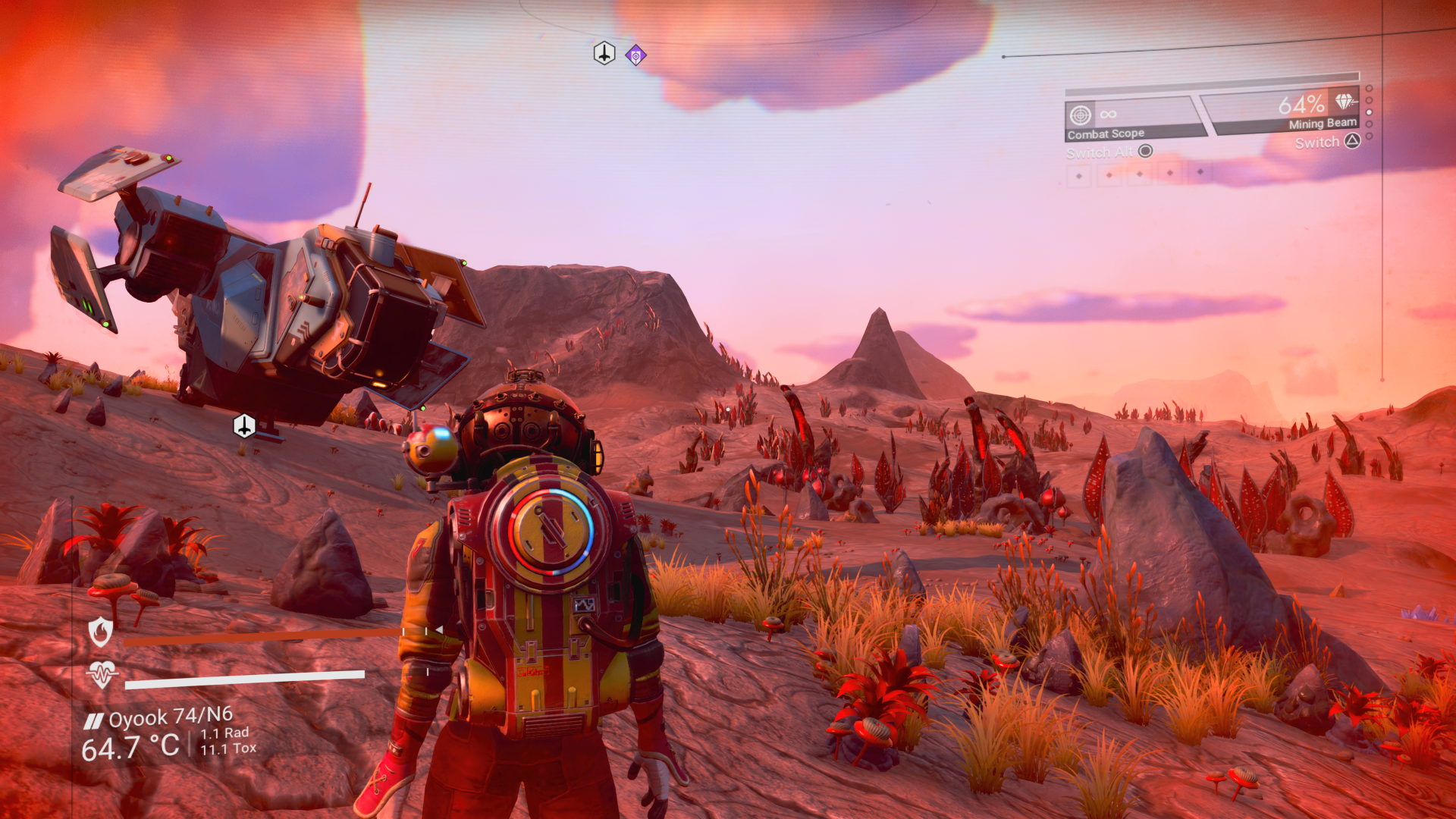This screenshot has height=819, width=1456.
Task: Choose the Combat Scope weapon panel
Action: point(1132,121)
